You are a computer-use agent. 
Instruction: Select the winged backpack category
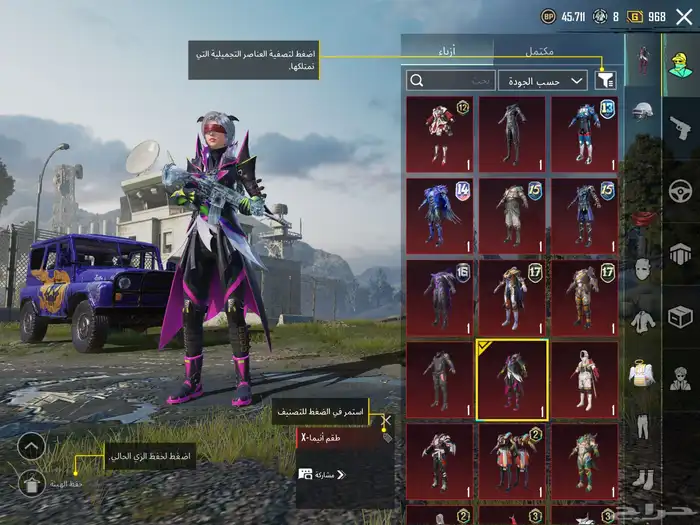644,374
